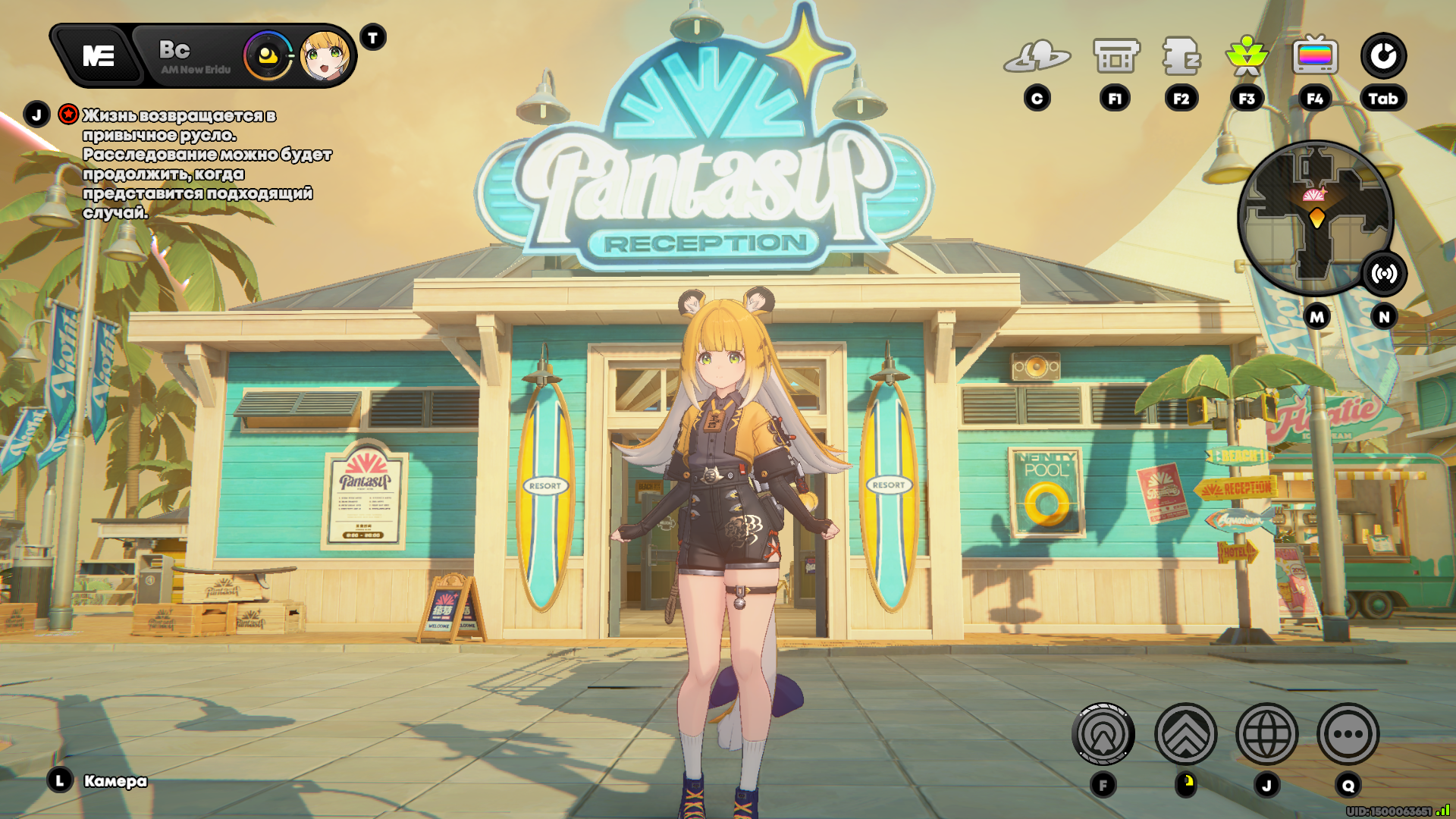This screenshot has width=1456, height=819.
Task: Open the main menu logo button
Action: click(x=98, y=56)
